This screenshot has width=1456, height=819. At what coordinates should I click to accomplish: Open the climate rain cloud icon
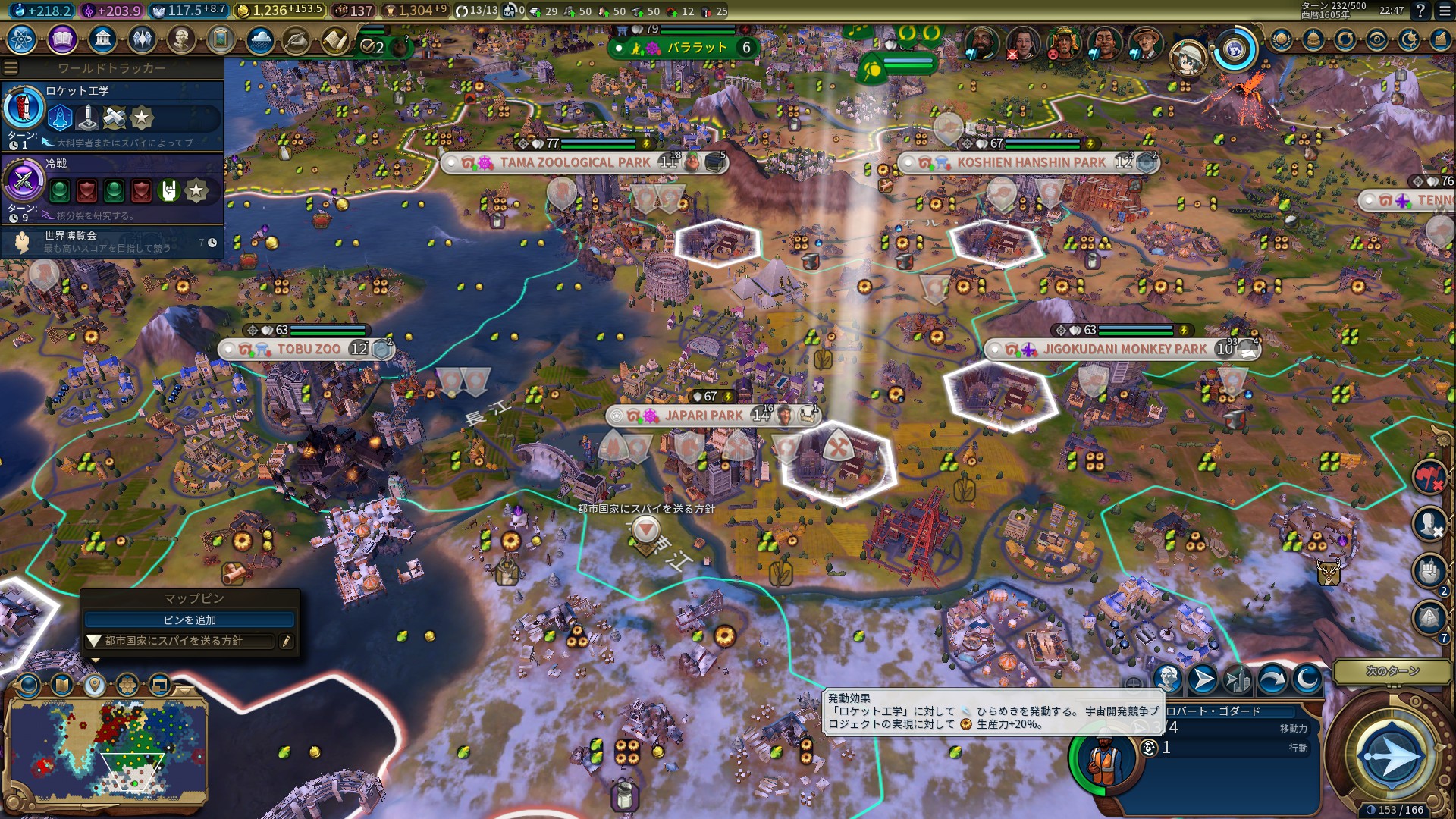[x=259, y=39]
